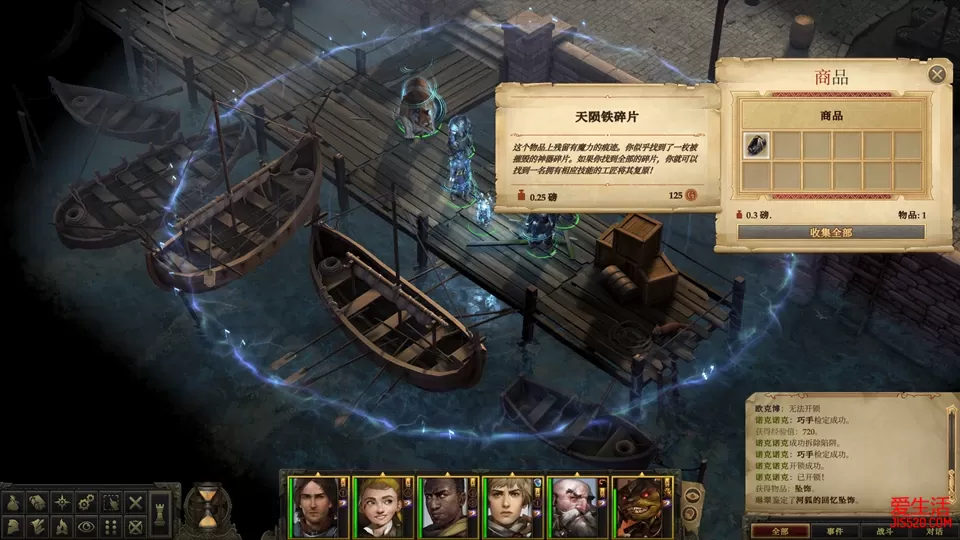The width and height of the screenshot is (960, 540).
Task: Activate the campfire rest icon
Action: (62, 526)
